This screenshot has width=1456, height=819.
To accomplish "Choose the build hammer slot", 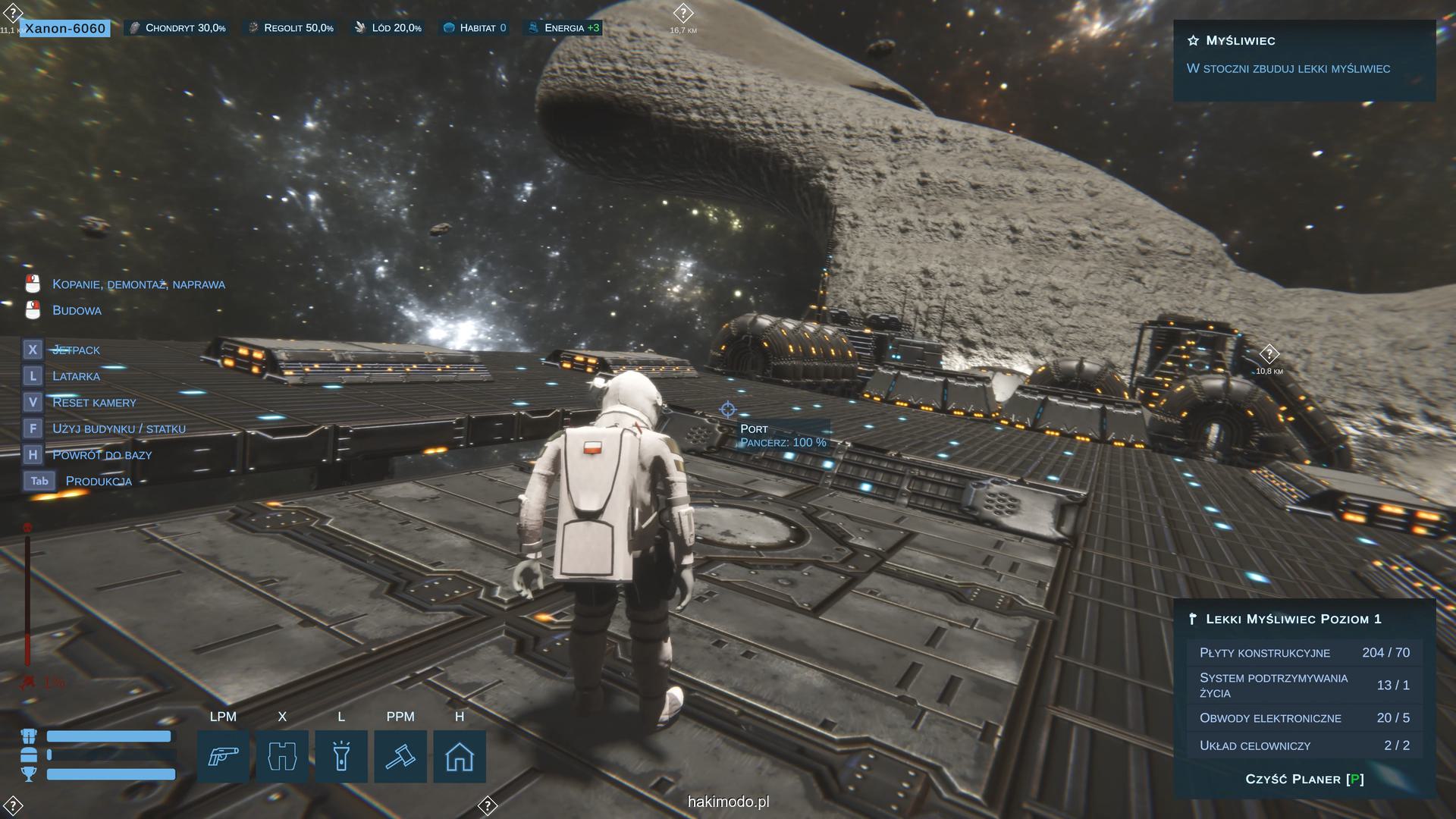I will 400,756.
